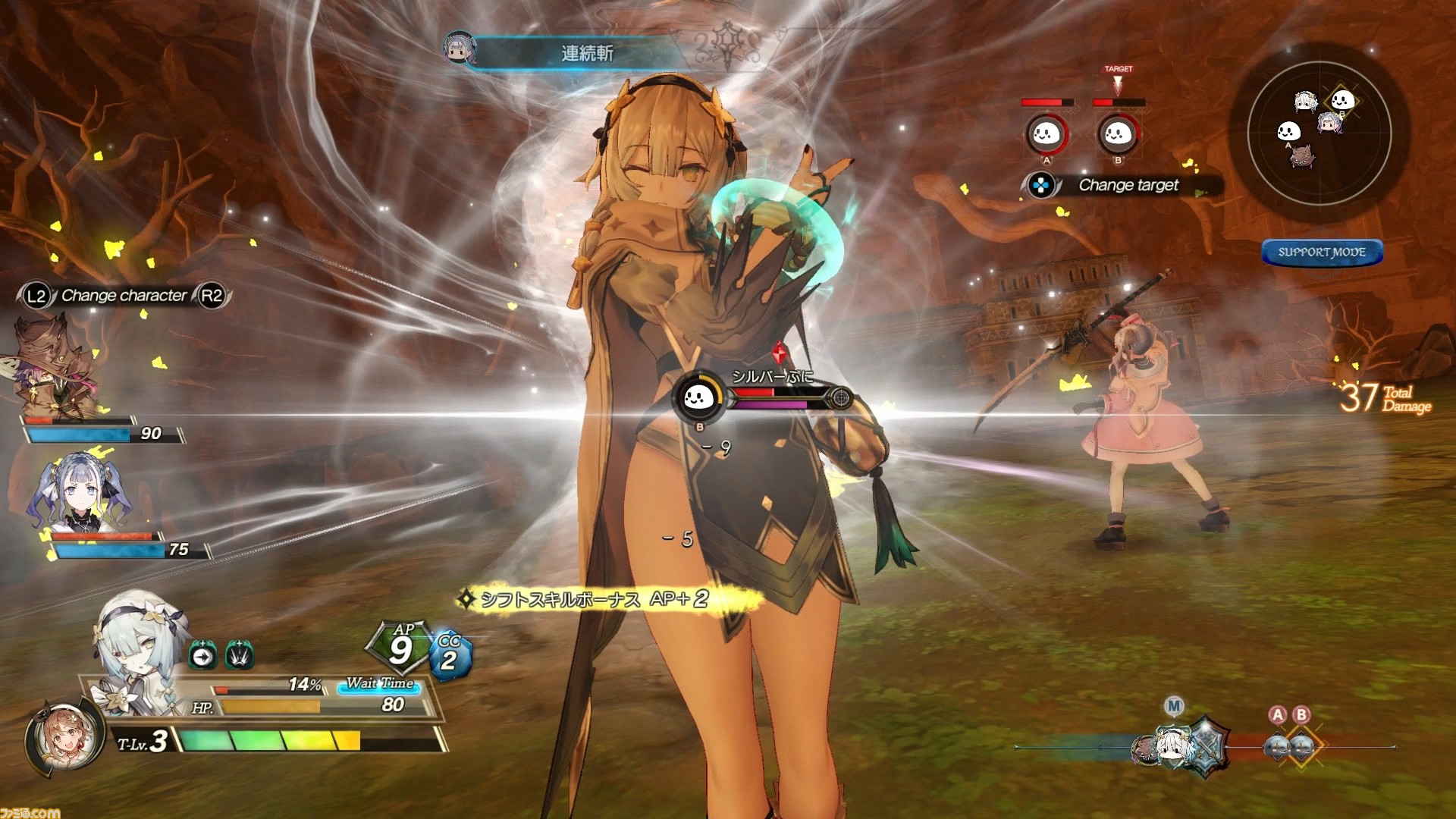
Task: Click the シルバーぷに enemy nameplate
Action: click(x=772, y=377)
